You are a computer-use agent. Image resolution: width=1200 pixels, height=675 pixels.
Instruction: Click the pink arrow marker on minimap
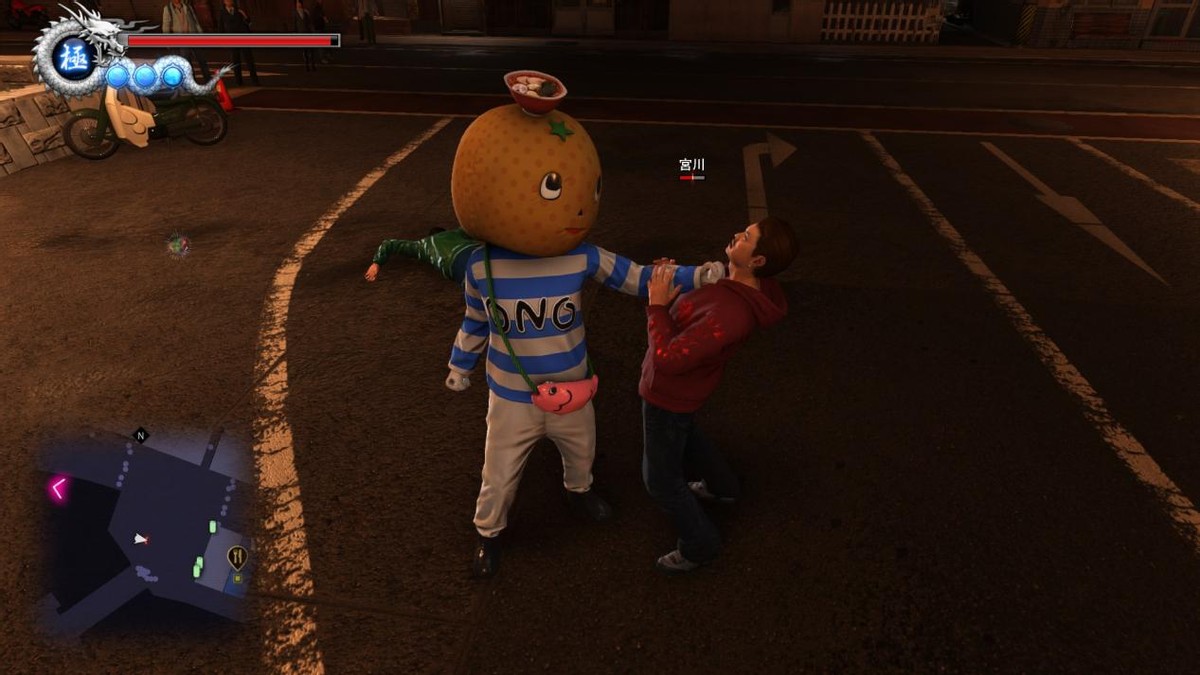tap(59, 488)
